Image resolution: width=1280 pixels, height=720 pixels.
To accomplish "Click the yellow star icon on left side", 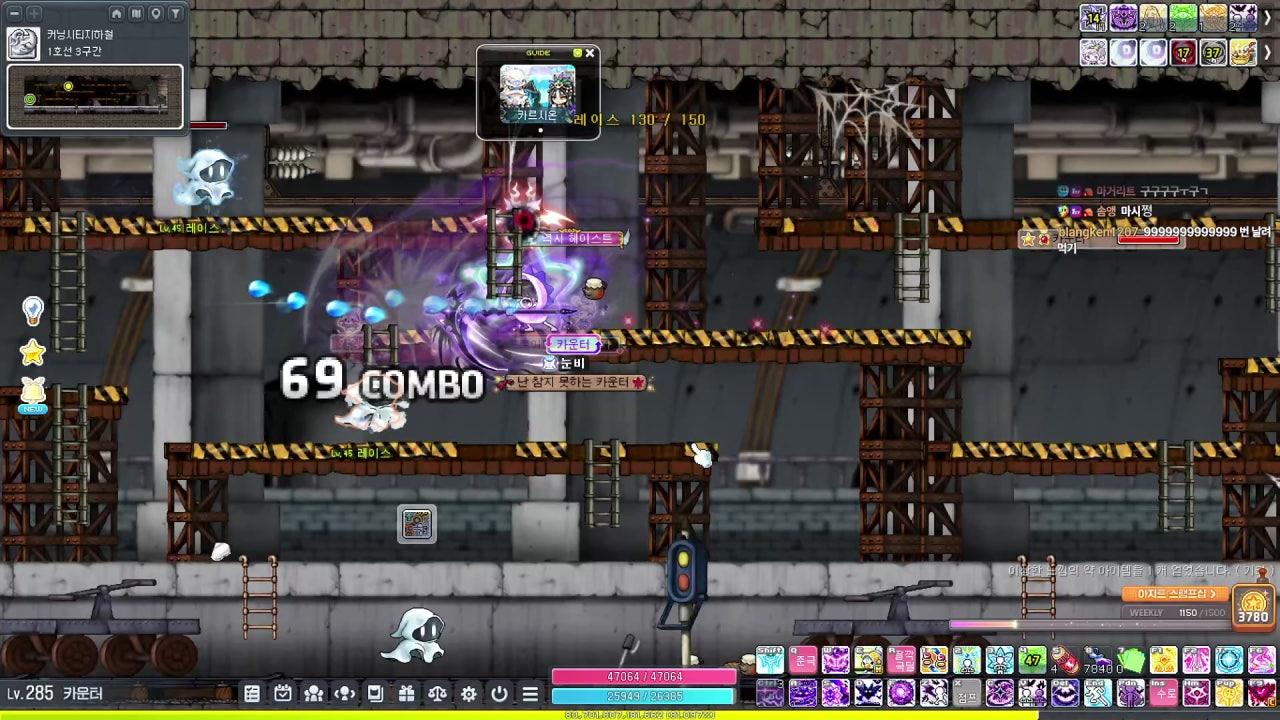I will tap(33, 352).
